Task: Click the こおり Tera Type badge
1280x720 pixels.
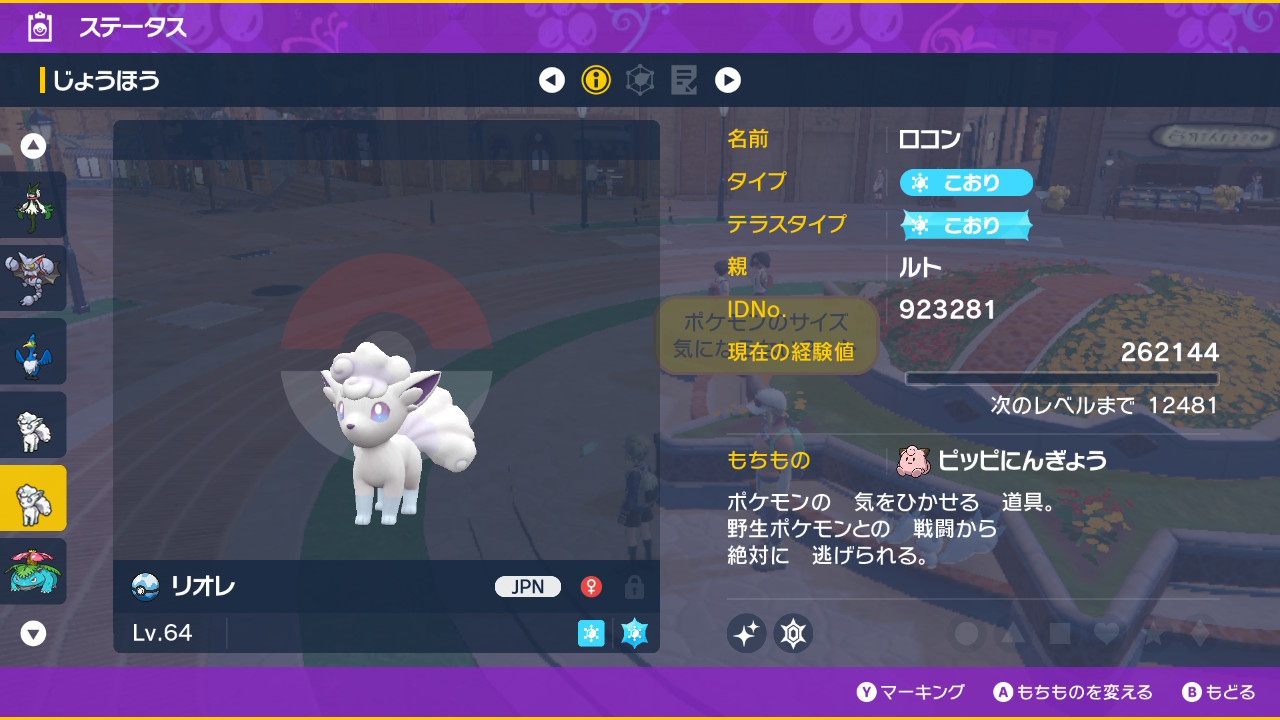Action: [x=966, y=225]
